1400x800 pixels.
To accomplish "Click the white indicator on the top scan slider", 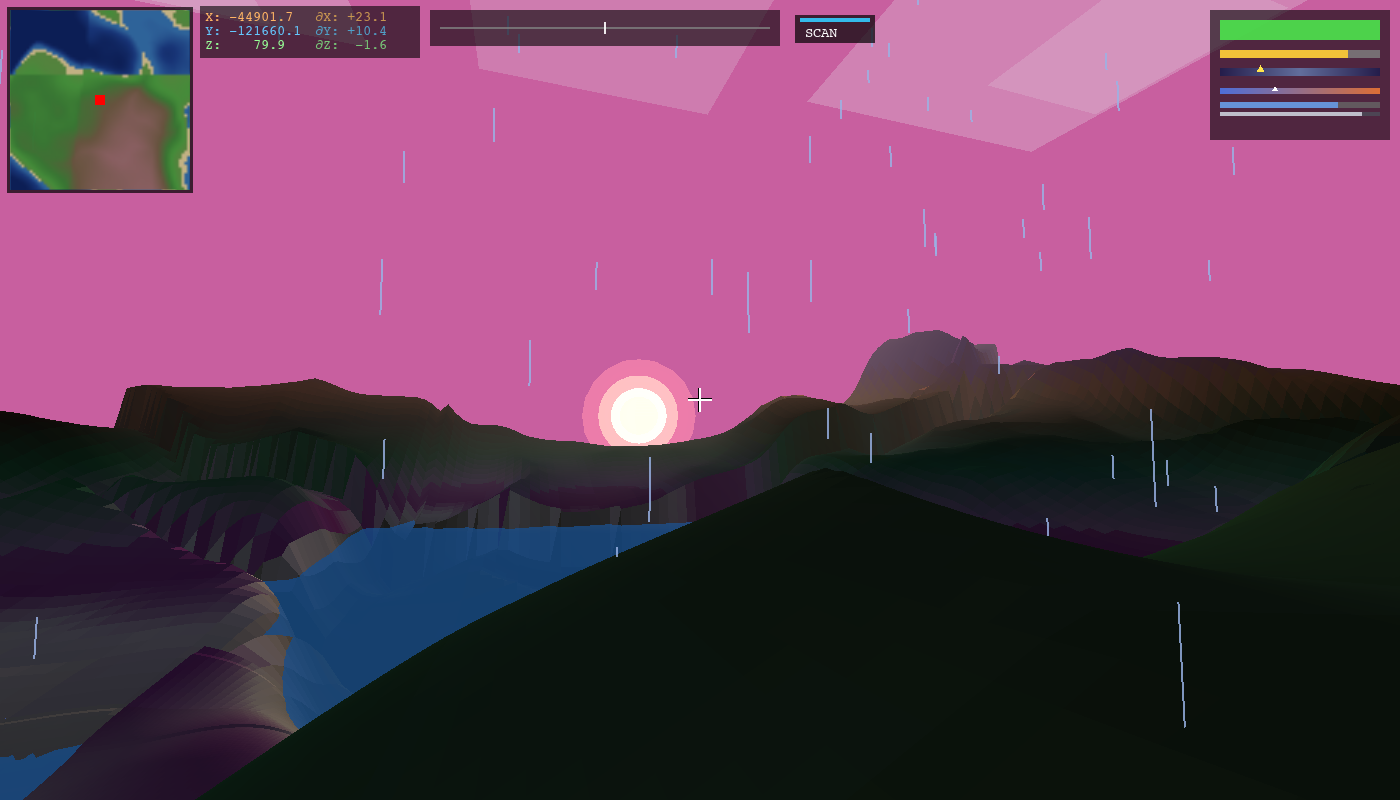I will [x=605, y=28].
